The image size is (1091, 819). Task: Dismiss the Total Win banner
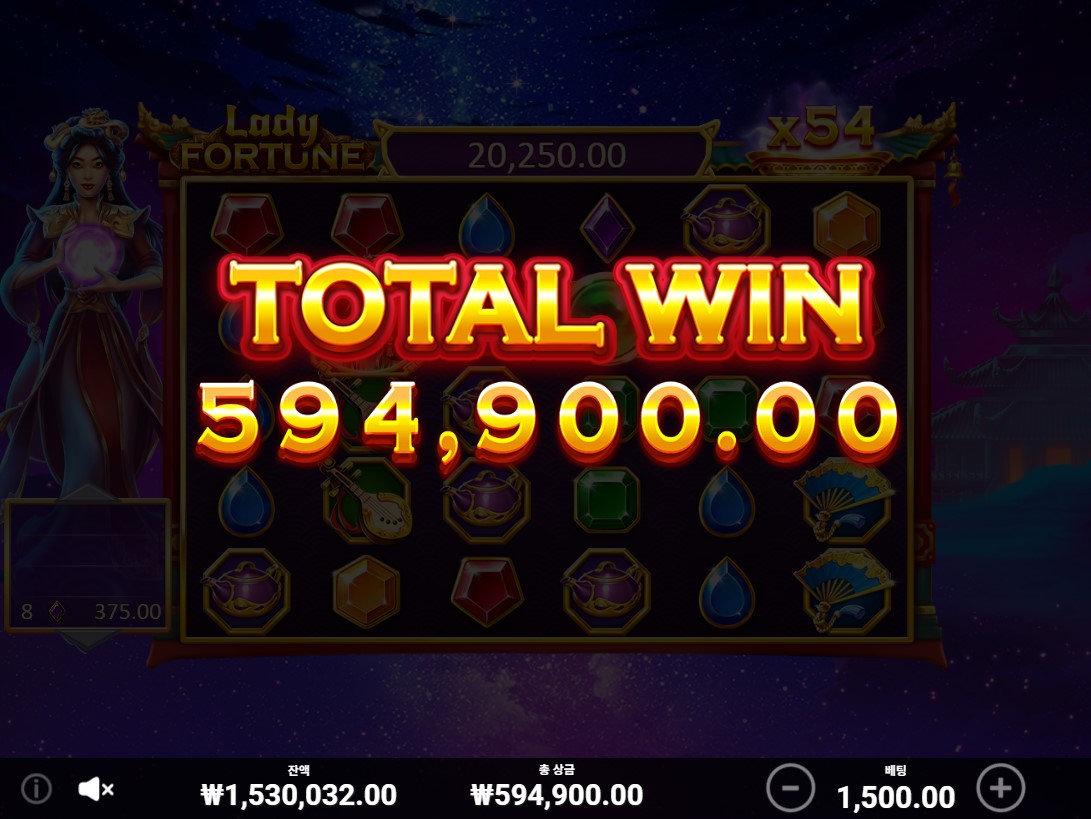click(x=546, y=360)
